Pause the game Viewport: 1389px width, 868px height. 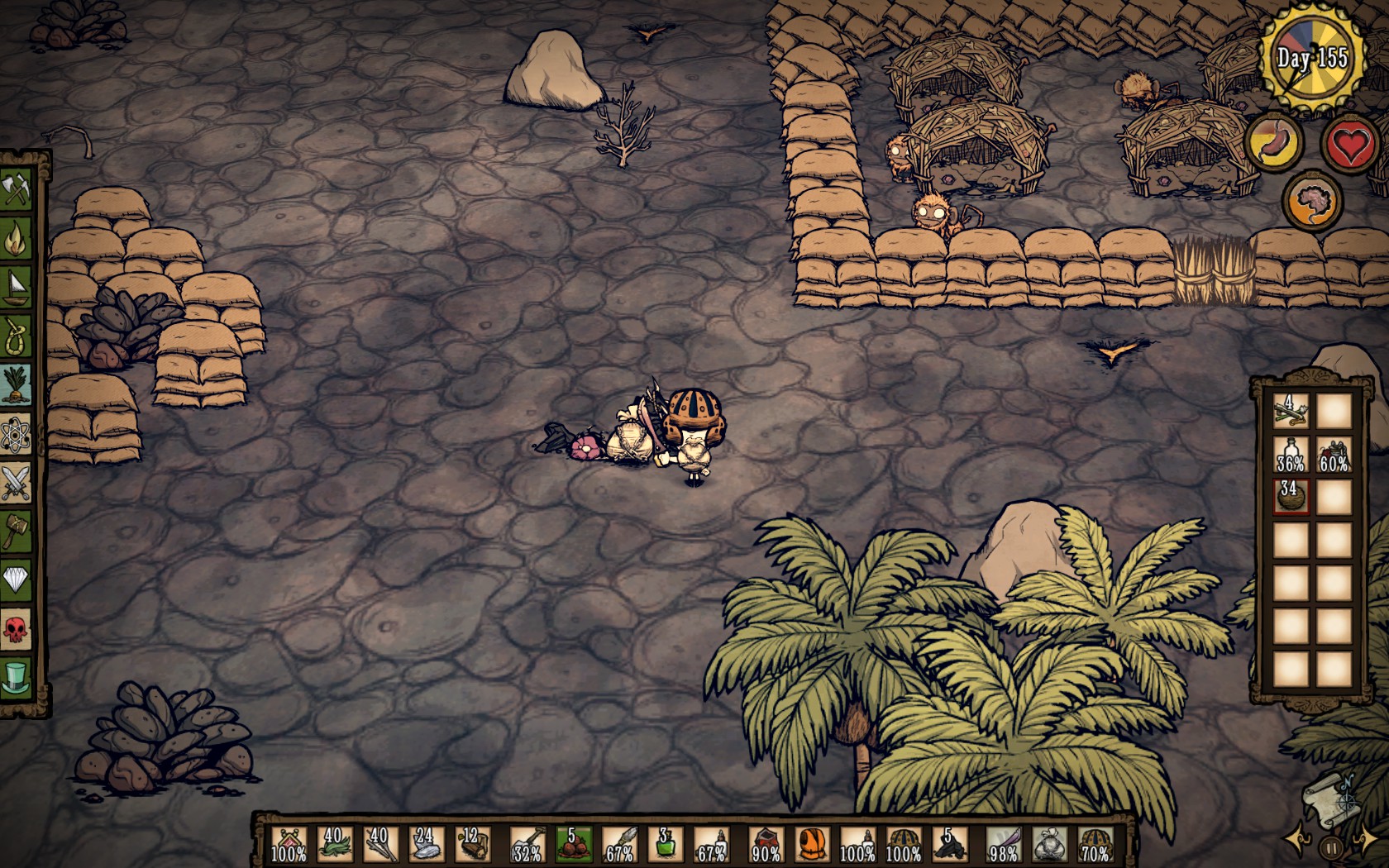click(x=1330, y=848)
